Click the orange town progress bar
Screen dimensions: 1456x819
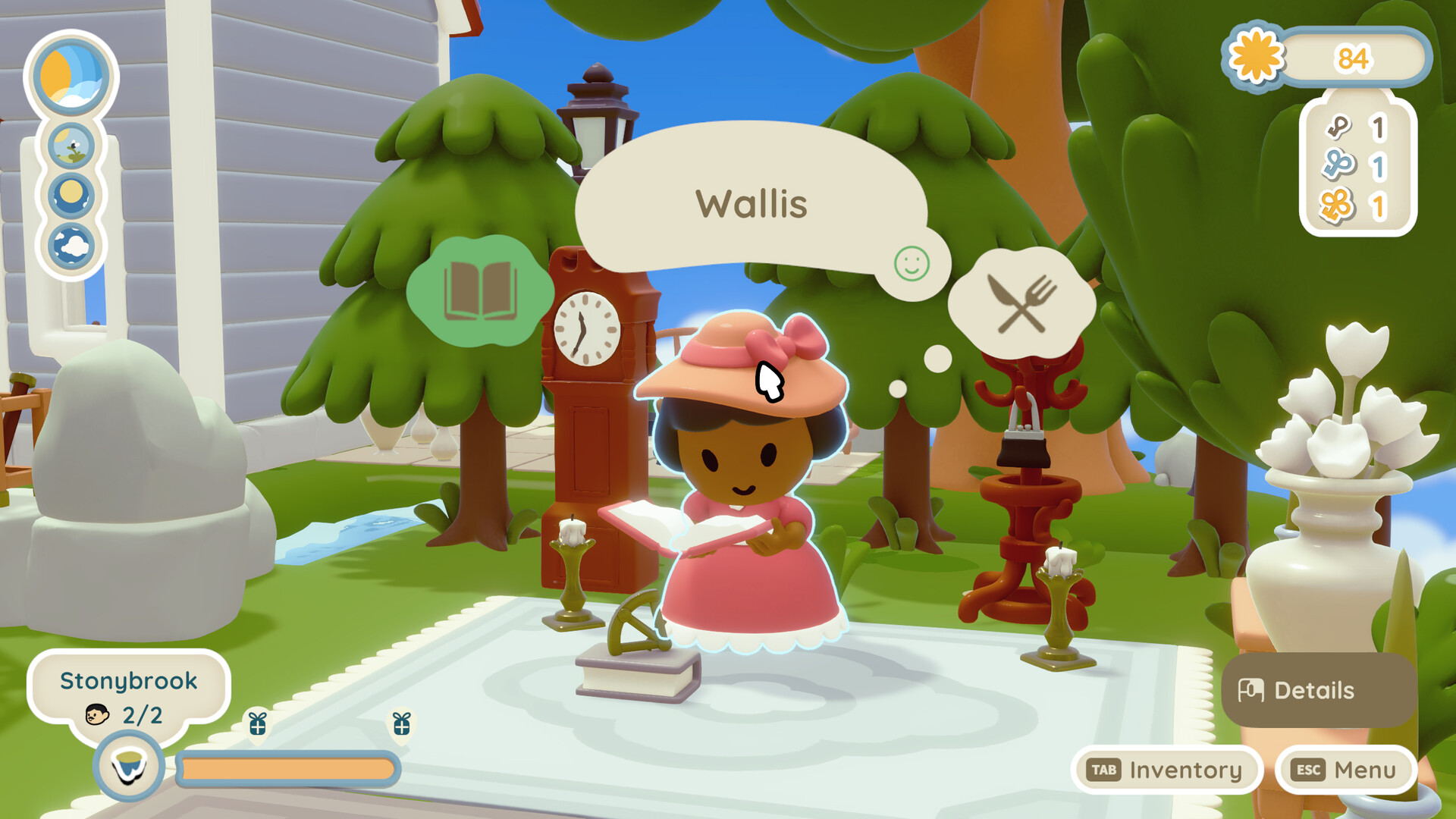pyautogui.click(x=288, y=768)
